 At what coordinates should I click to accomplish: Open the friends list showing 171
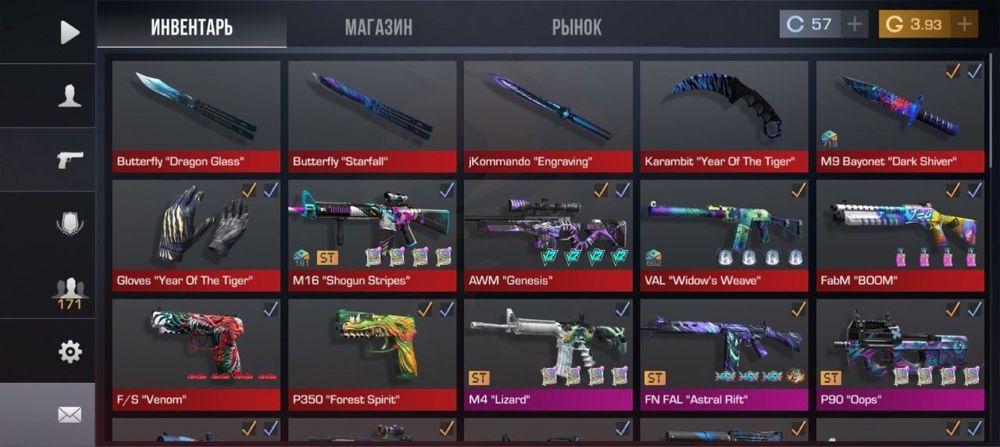69,290
